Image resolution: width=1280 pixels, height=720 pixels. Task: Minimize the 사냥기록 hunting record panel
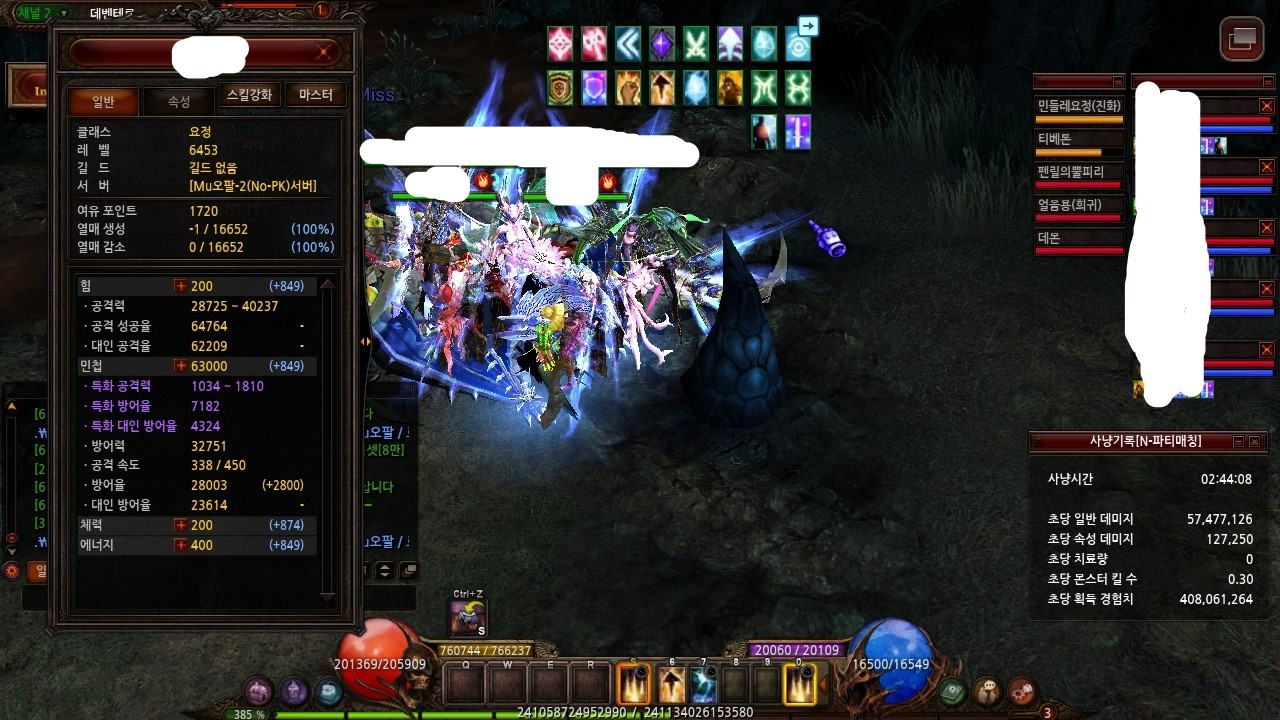1238,441
